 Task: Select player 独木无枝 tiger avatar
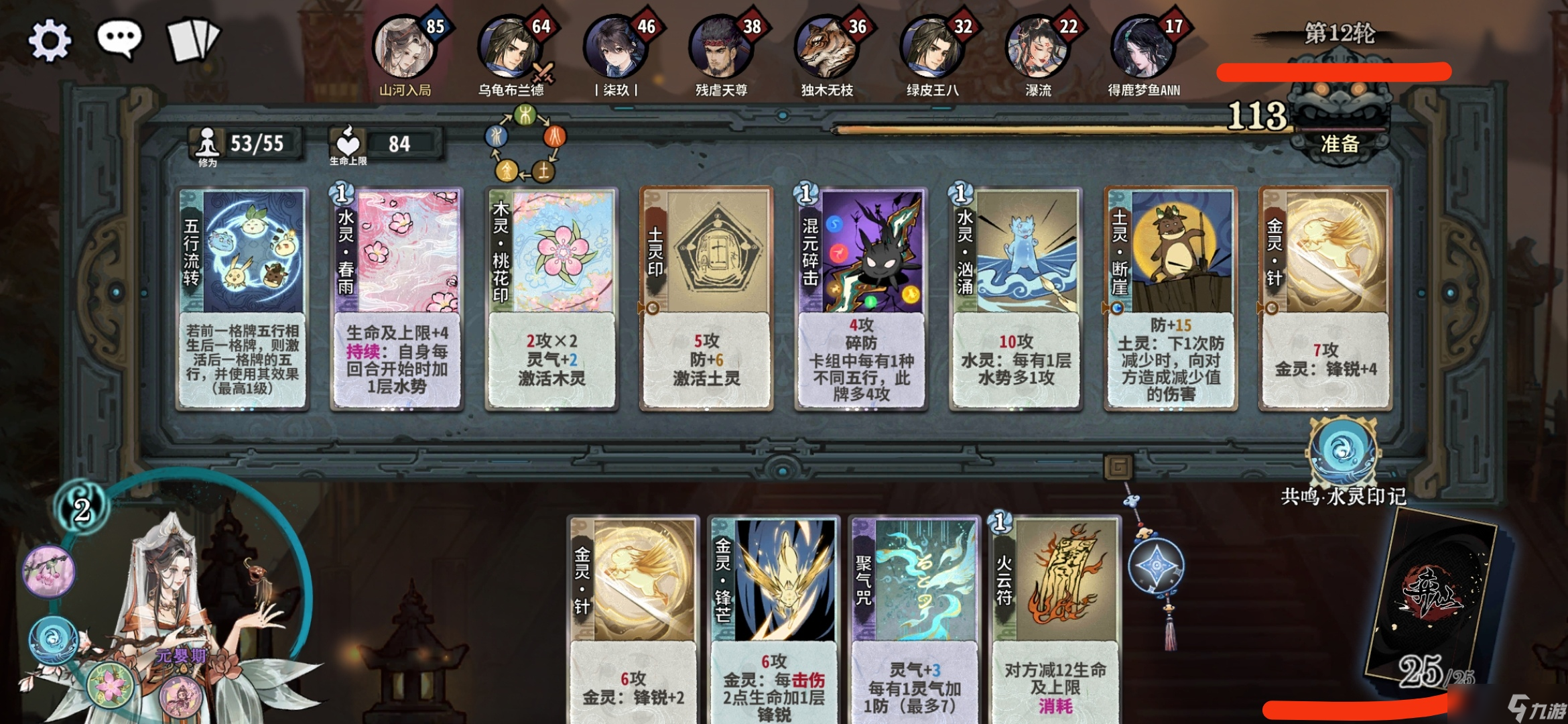coord(826,48)
